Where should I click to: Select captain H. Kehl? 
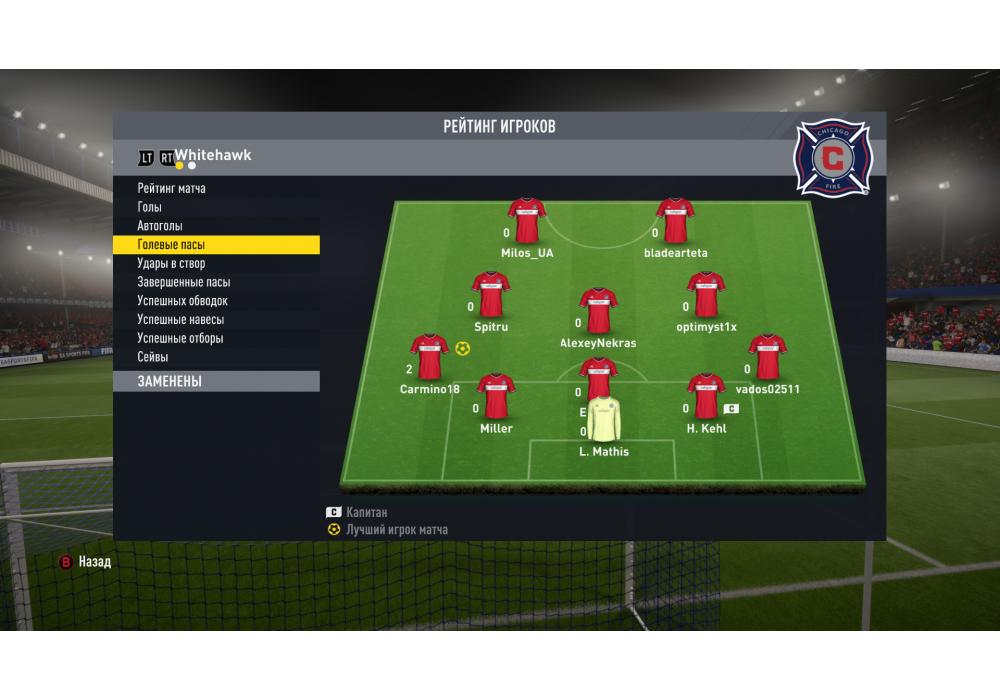click(x=706, y=398)
